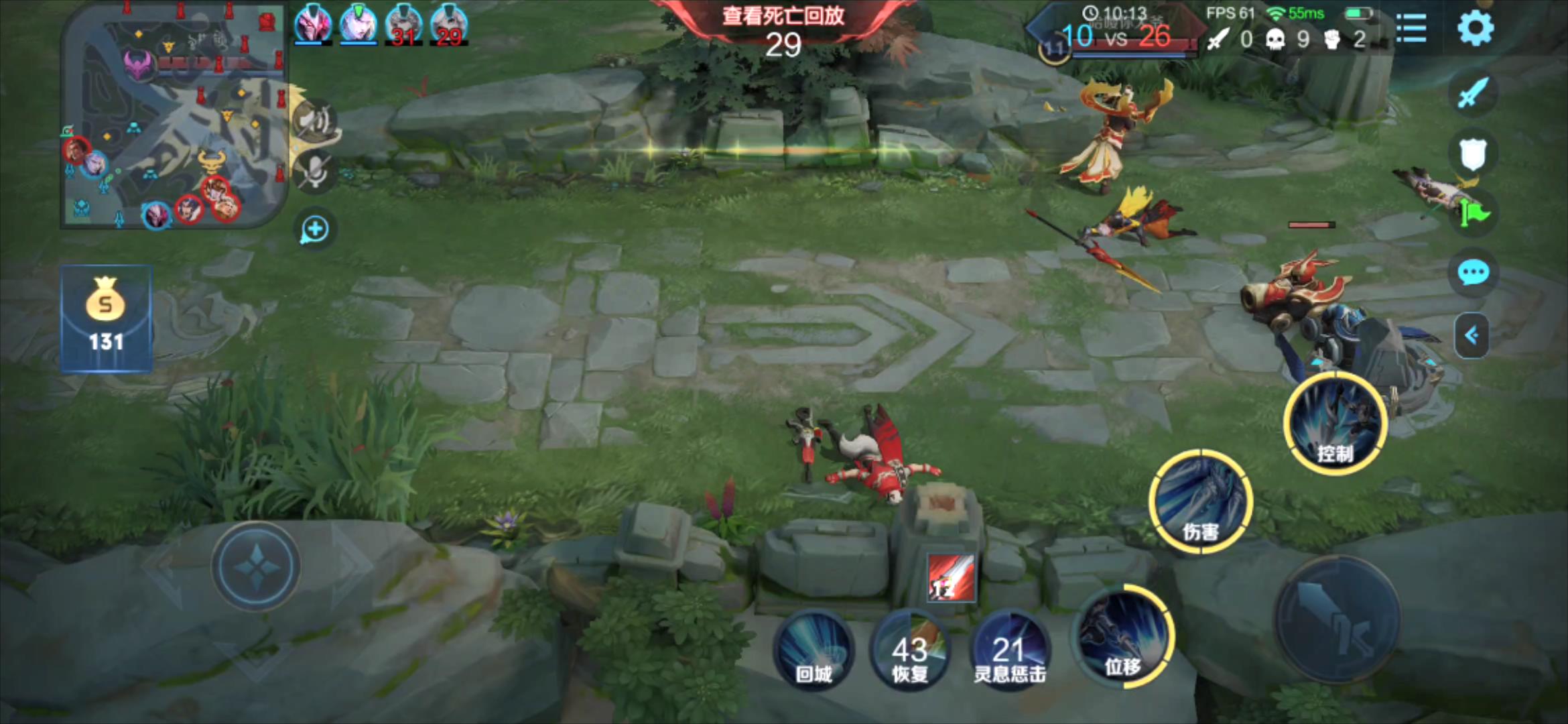
Task: Activate the 控制 control skill
Action: click(1335, 424)
